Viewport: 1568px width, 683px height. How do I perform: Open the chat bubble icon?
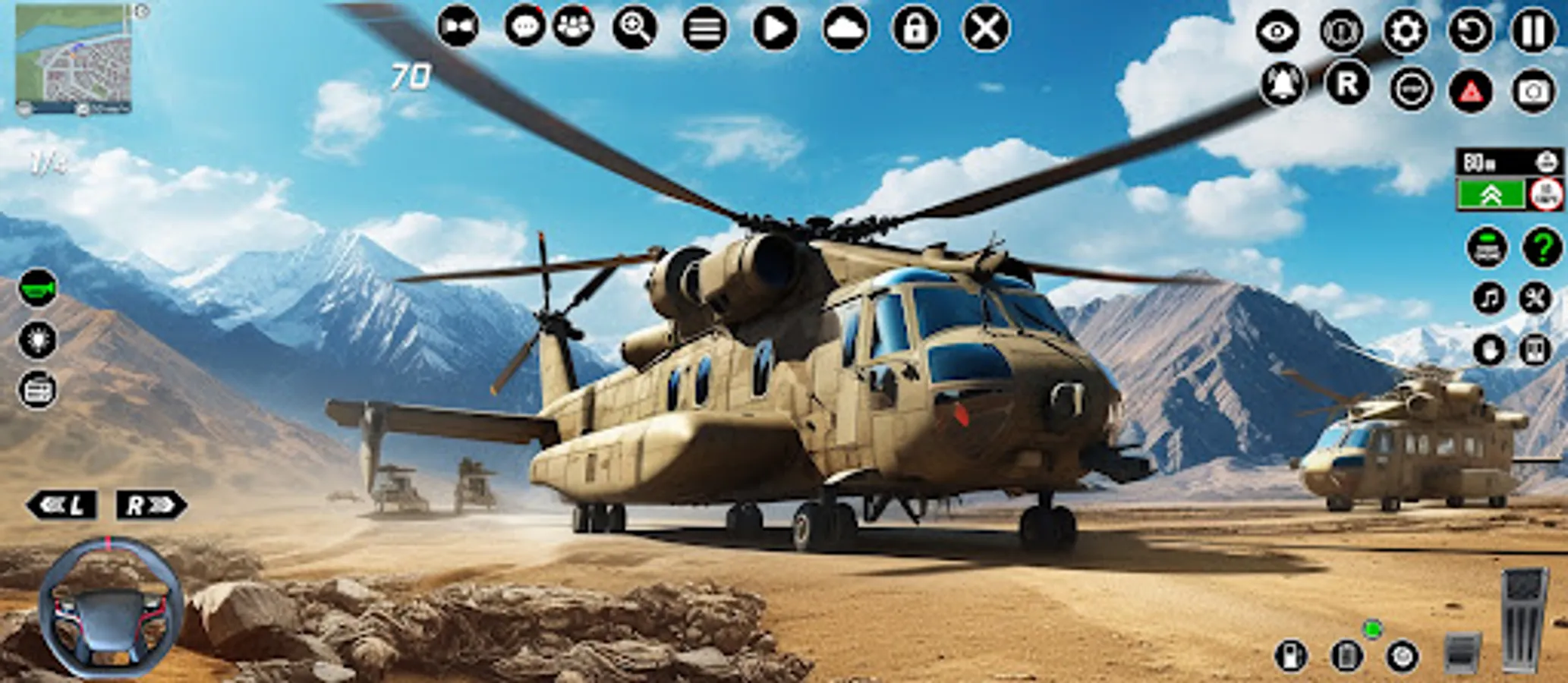[x=526, y=28]
